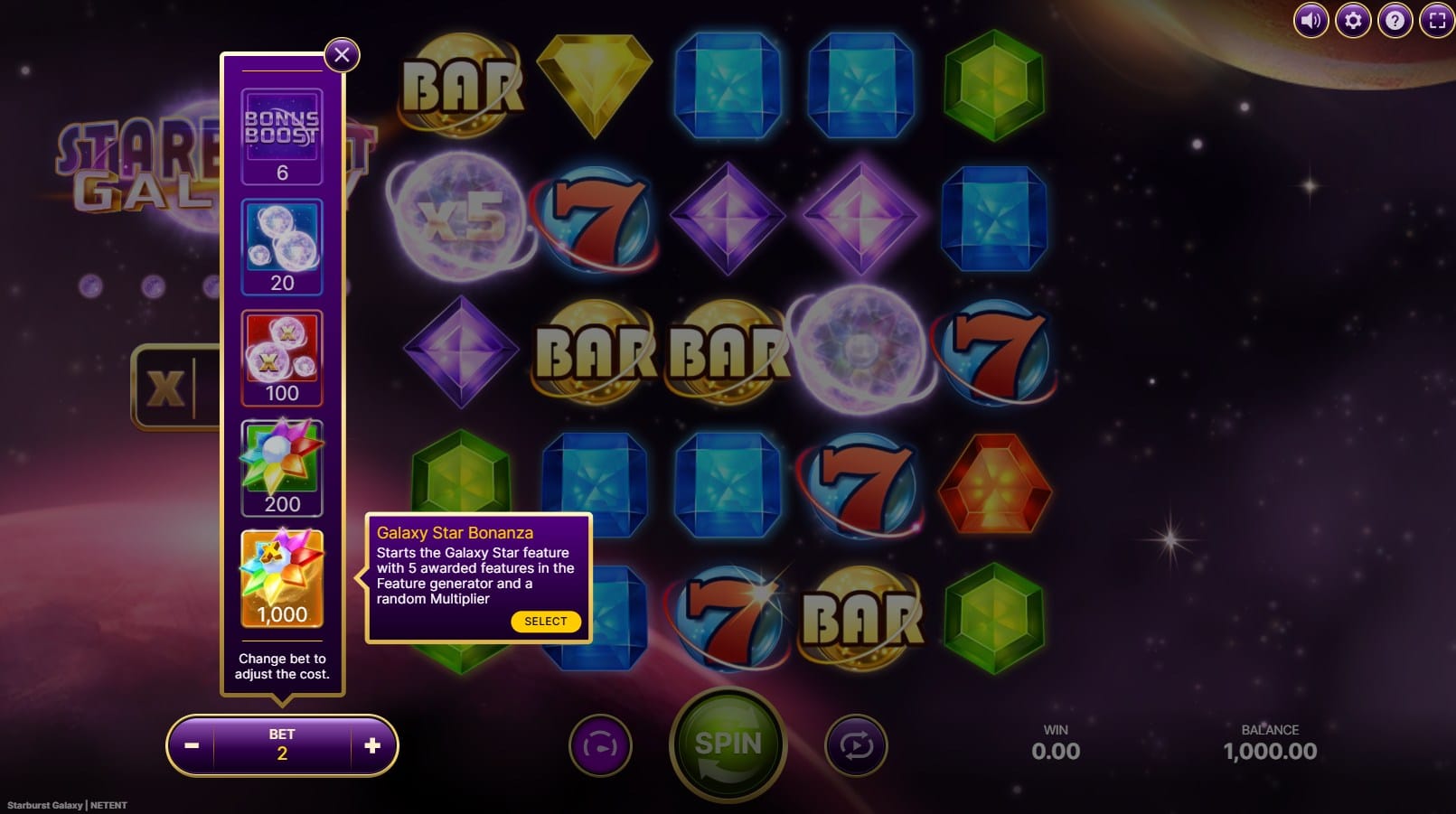
Task: Confirm Galaxy Star Bonanza with SELECT button
Action: coord(545,622)
